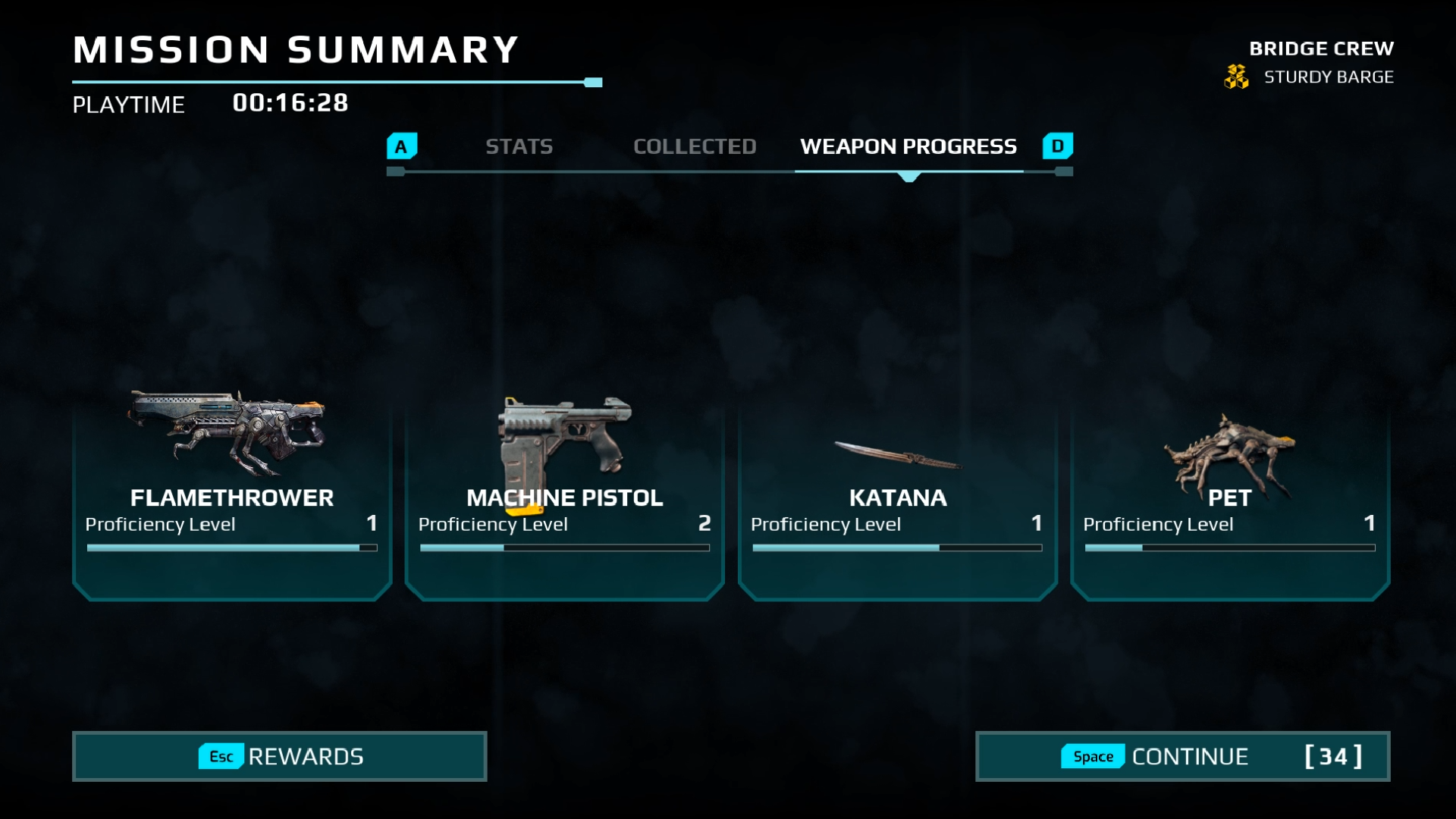
Task: Go back to the Rewards screen
Action: point(279,756)
